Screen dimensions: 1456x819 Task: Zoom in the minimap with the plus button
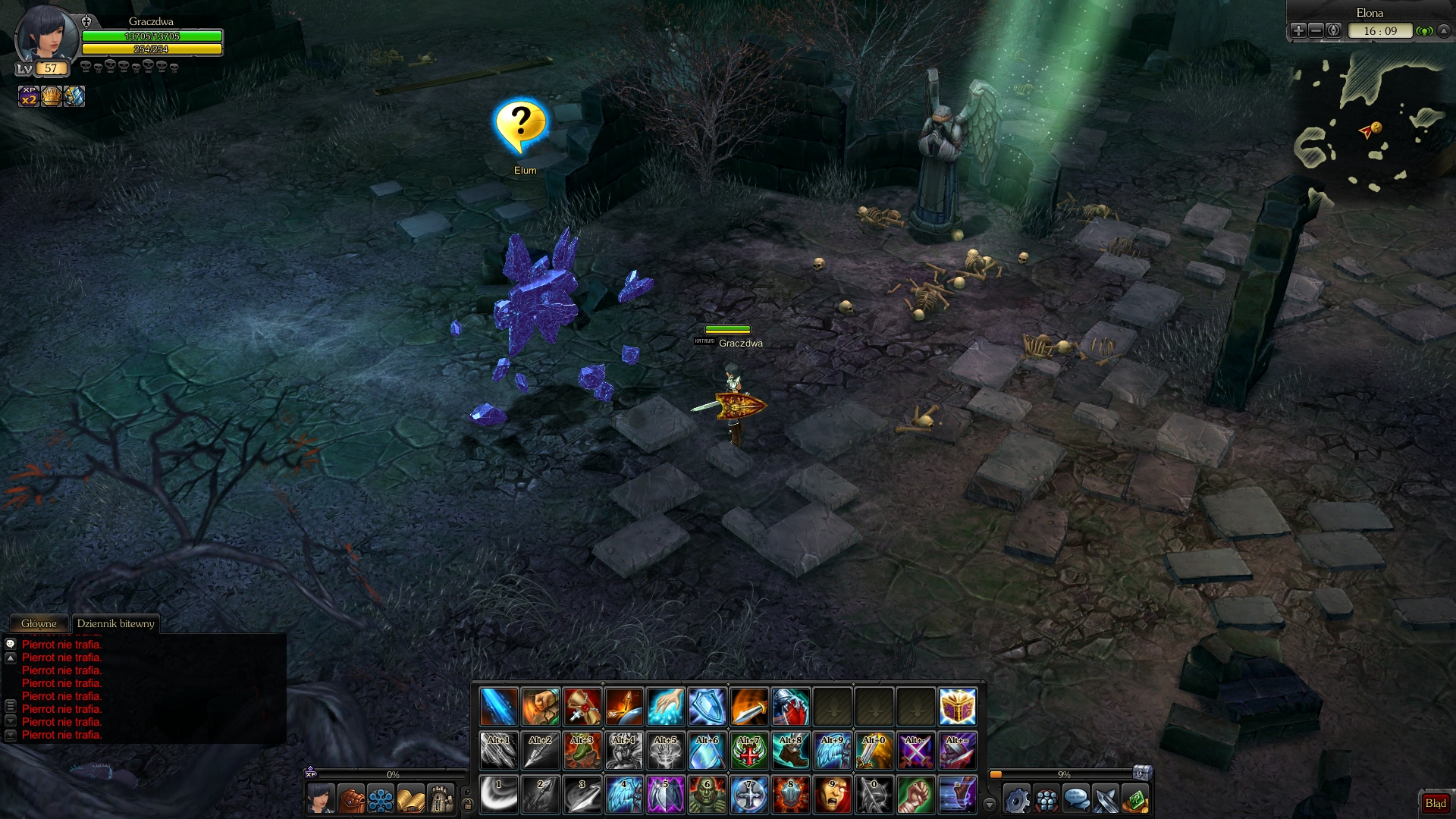1298,30
